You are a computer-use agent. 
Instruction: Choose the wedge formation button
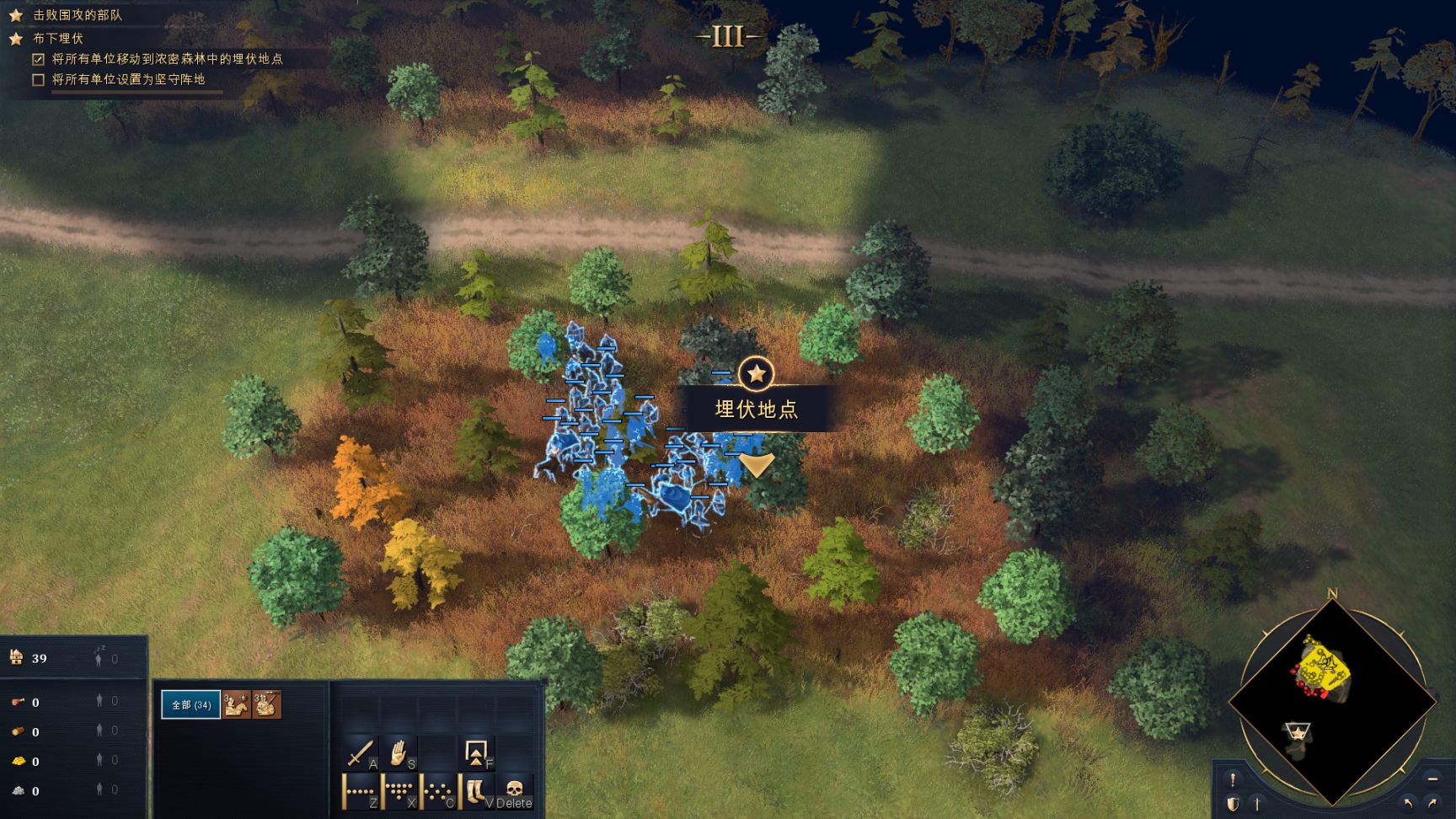pos(399,792)
